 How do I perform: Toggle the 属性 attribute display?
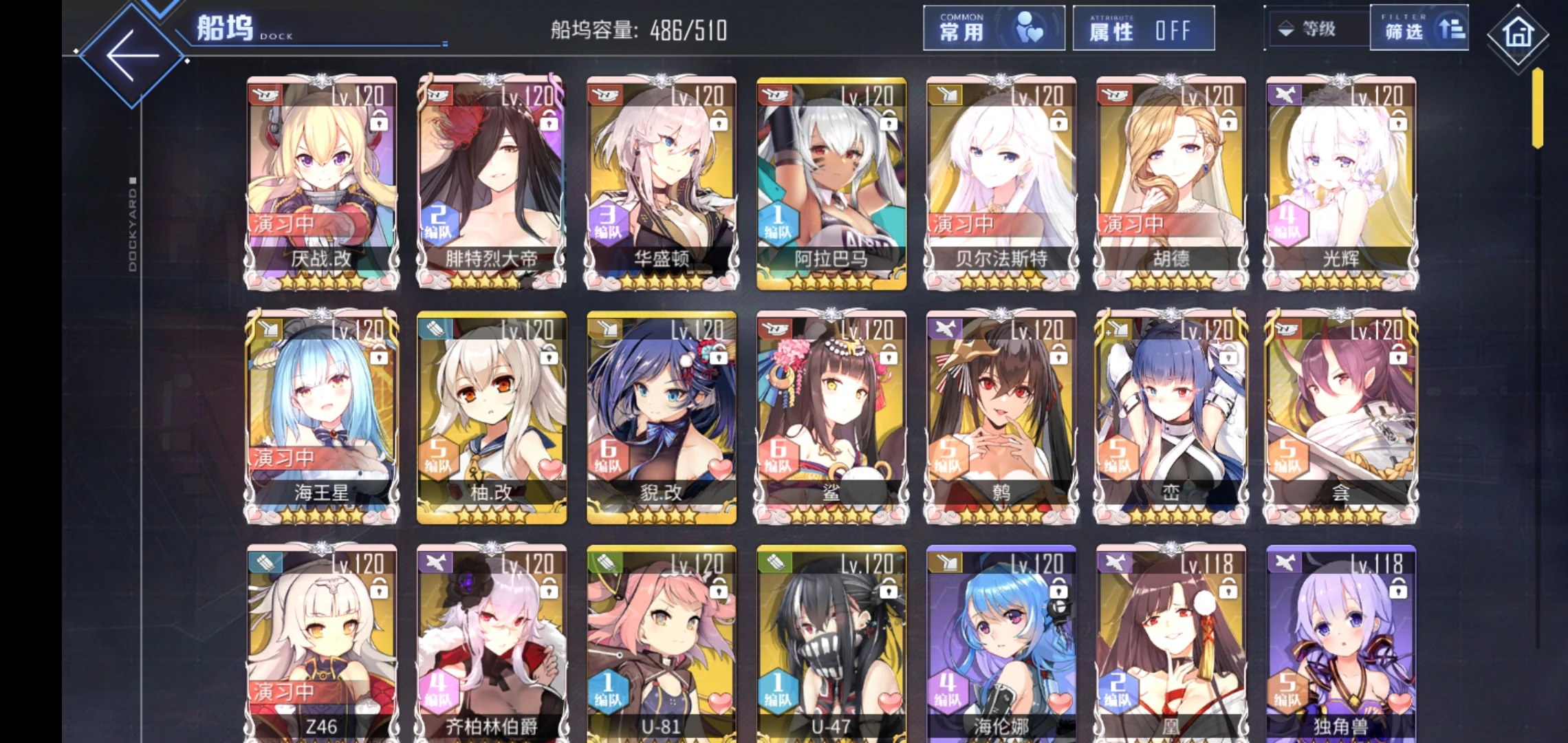pyautogui.click(x=1143, y=29)
